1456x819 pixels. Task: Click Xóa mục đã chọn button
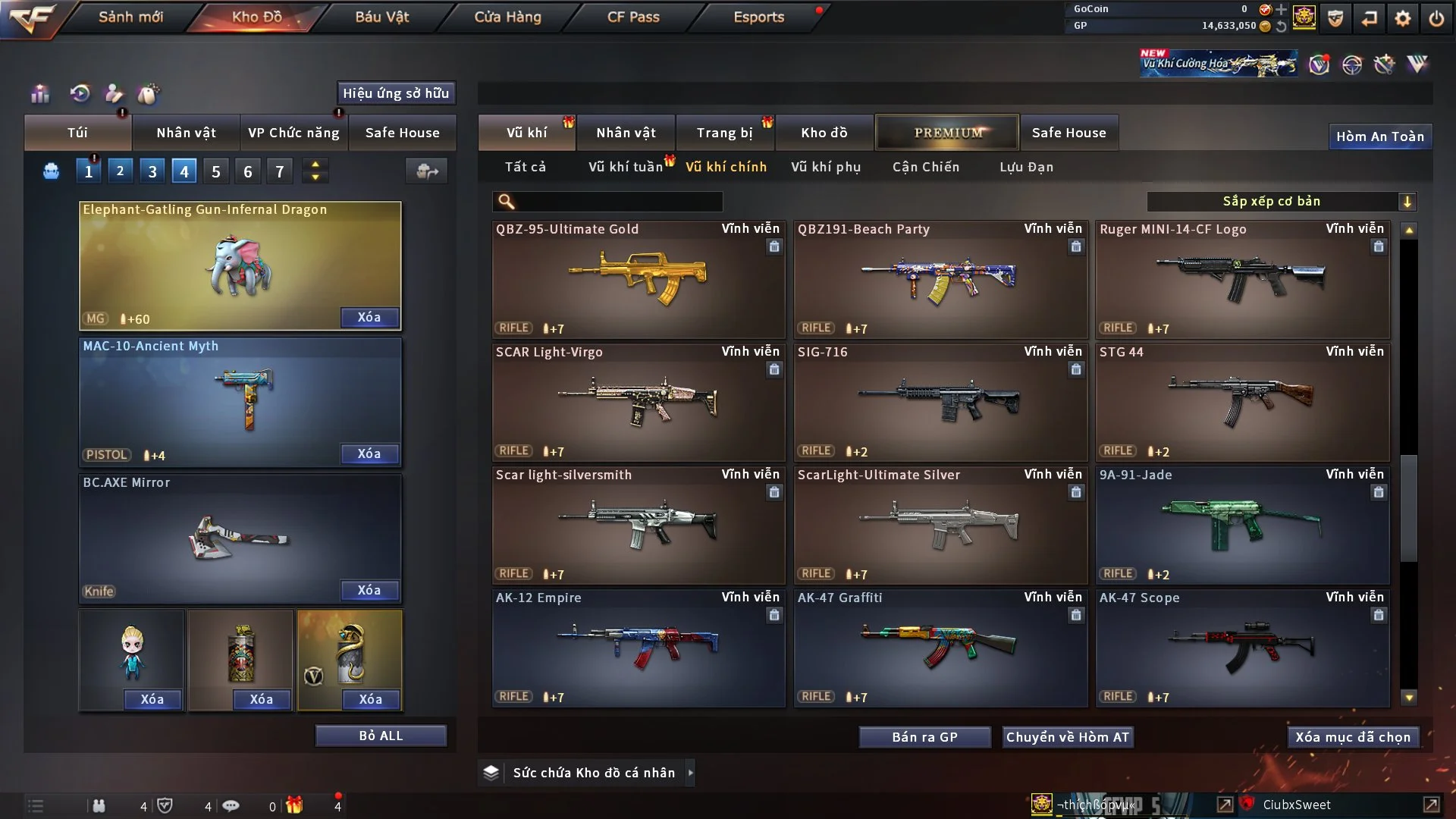tap(1353, 737)
